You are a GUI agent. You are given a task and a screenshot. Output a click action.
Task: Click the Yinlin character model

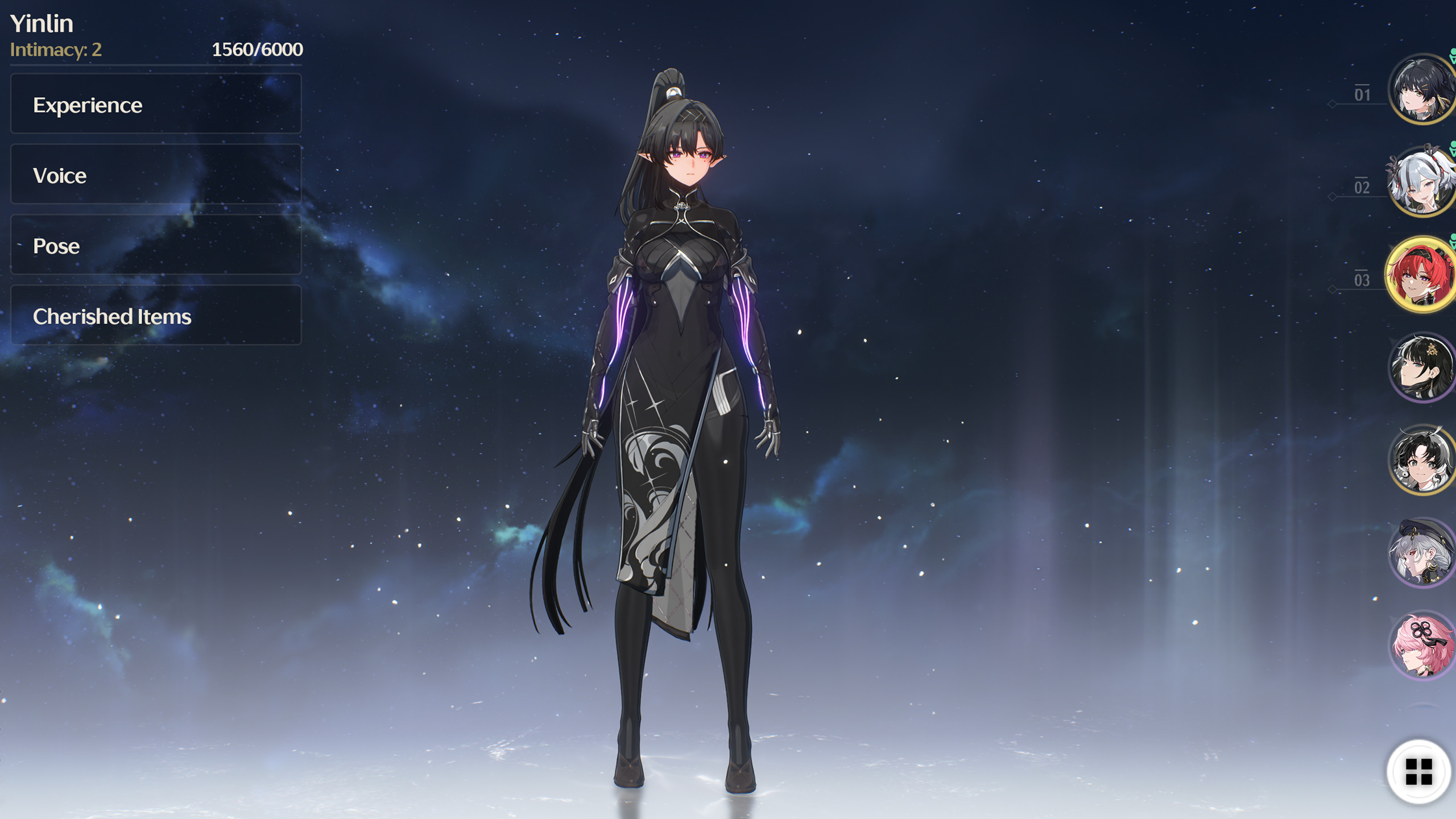[682, 398]
